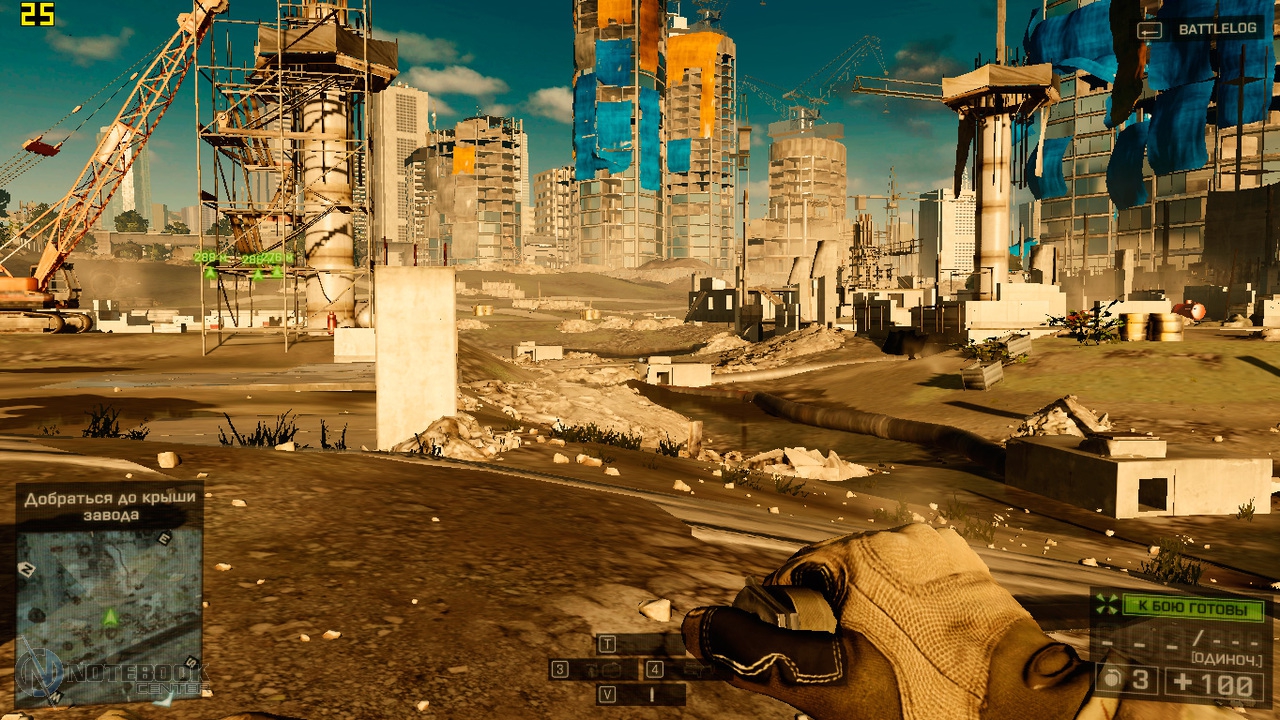Select the grenade icon
The image size is (1280, 720).
coord(1110,682)
